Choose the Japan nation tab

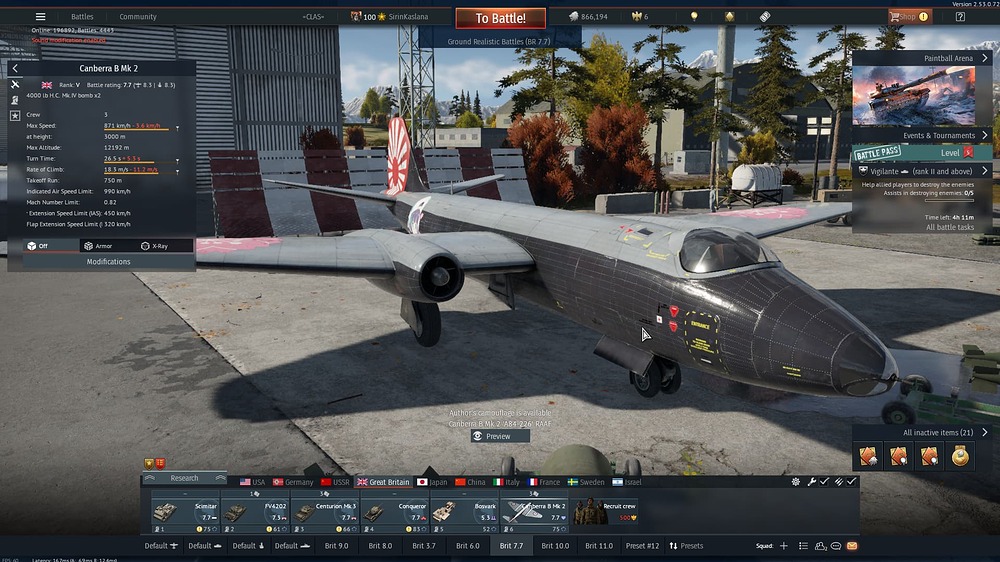pos(432,482)
